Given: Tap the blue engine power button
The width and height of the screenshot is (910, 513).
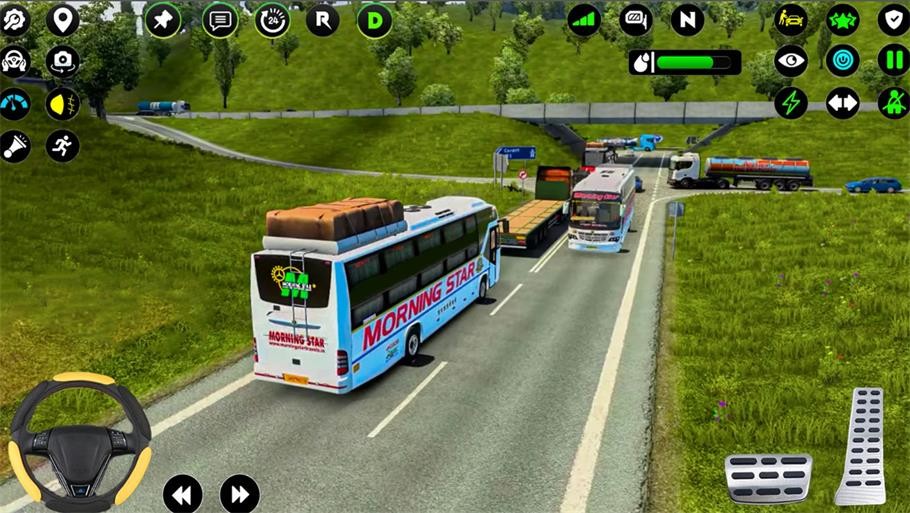Looking at the screenshot, I should (x=842, y=61).
